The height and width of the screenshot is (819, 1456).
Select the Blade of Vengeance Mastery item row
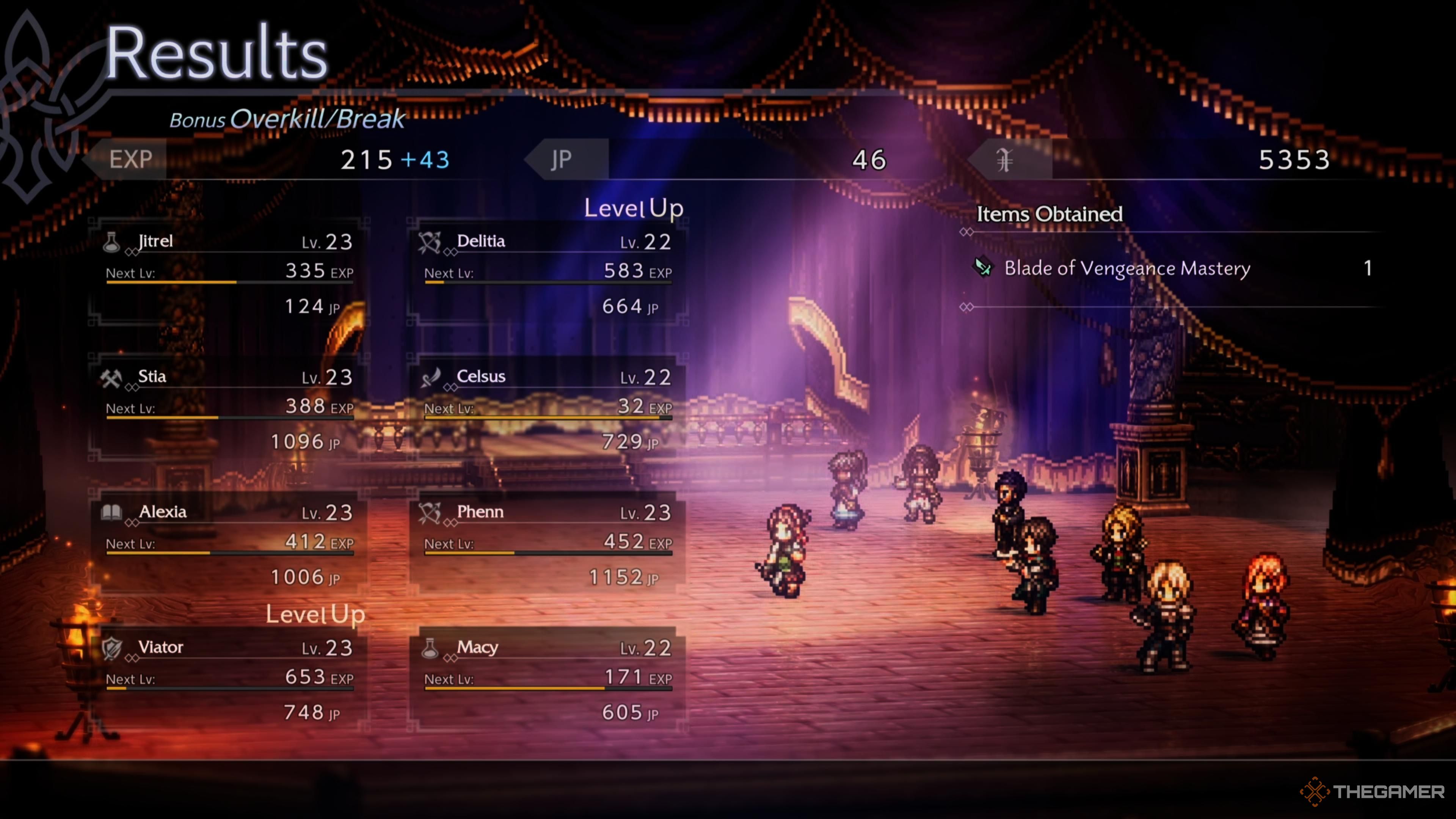point(1170,268)
